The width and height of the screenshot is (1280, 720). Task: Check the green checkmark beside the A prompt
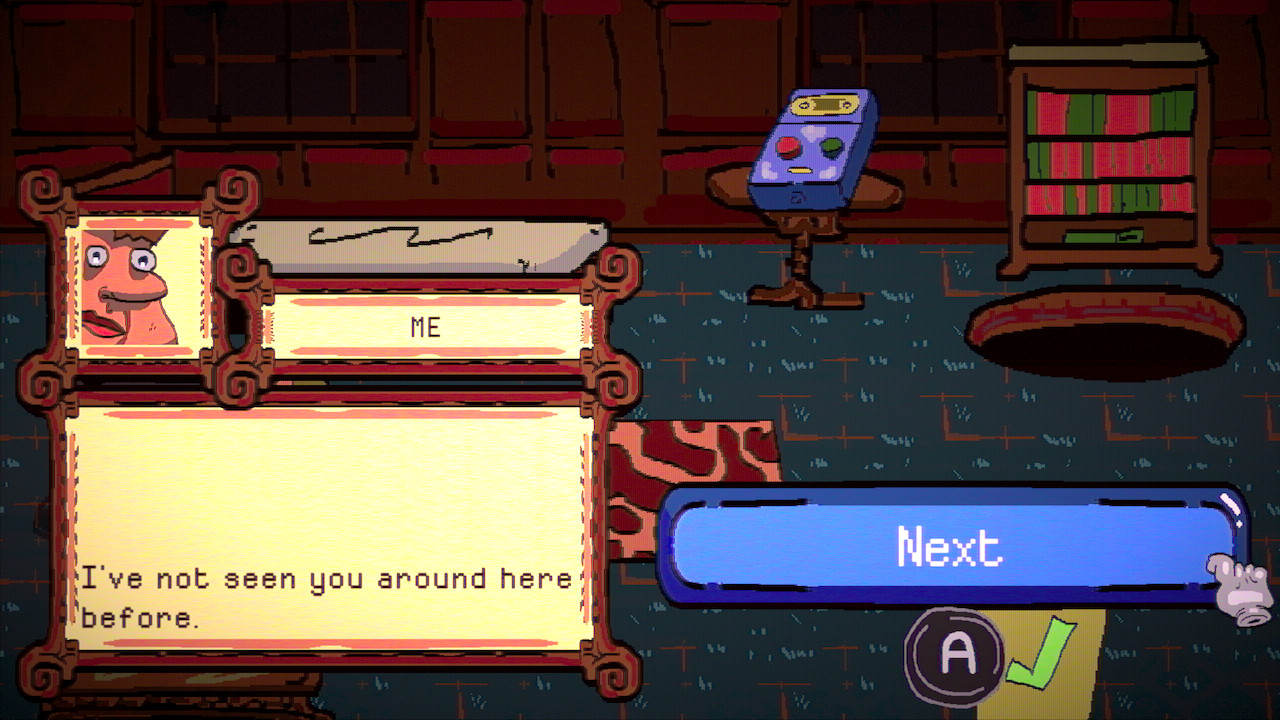[1042, 653]
